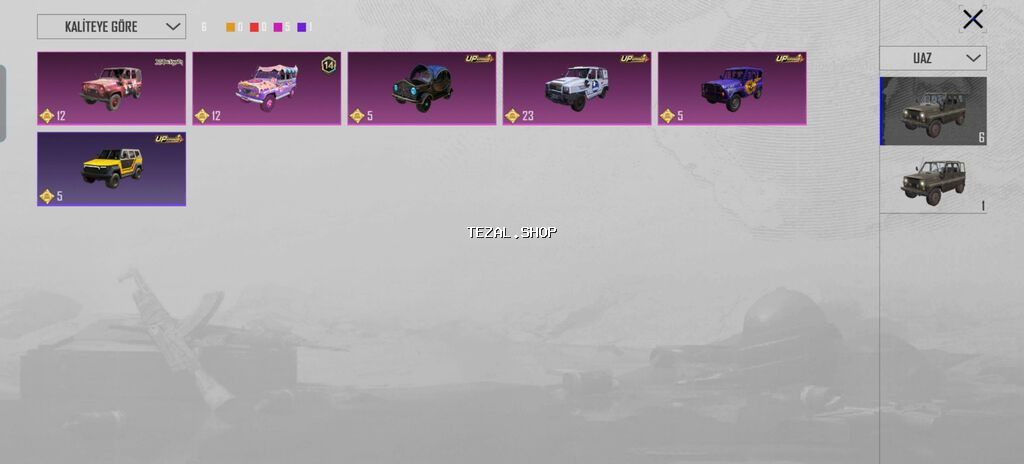Screen dimensions: 1024x464
Task: Choose the pink UAZ skin with level 14 badge
Action: tap(266, 88)
